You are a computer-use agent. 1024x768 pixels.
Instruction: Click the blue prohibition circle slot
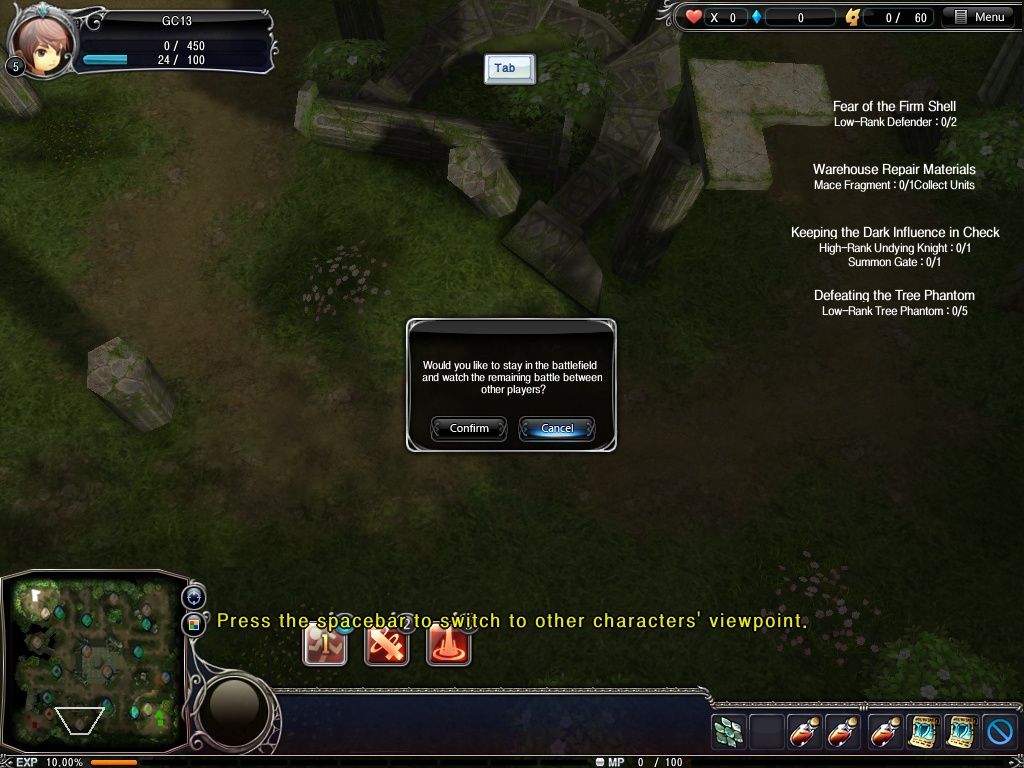click(x=1000, y=733)
